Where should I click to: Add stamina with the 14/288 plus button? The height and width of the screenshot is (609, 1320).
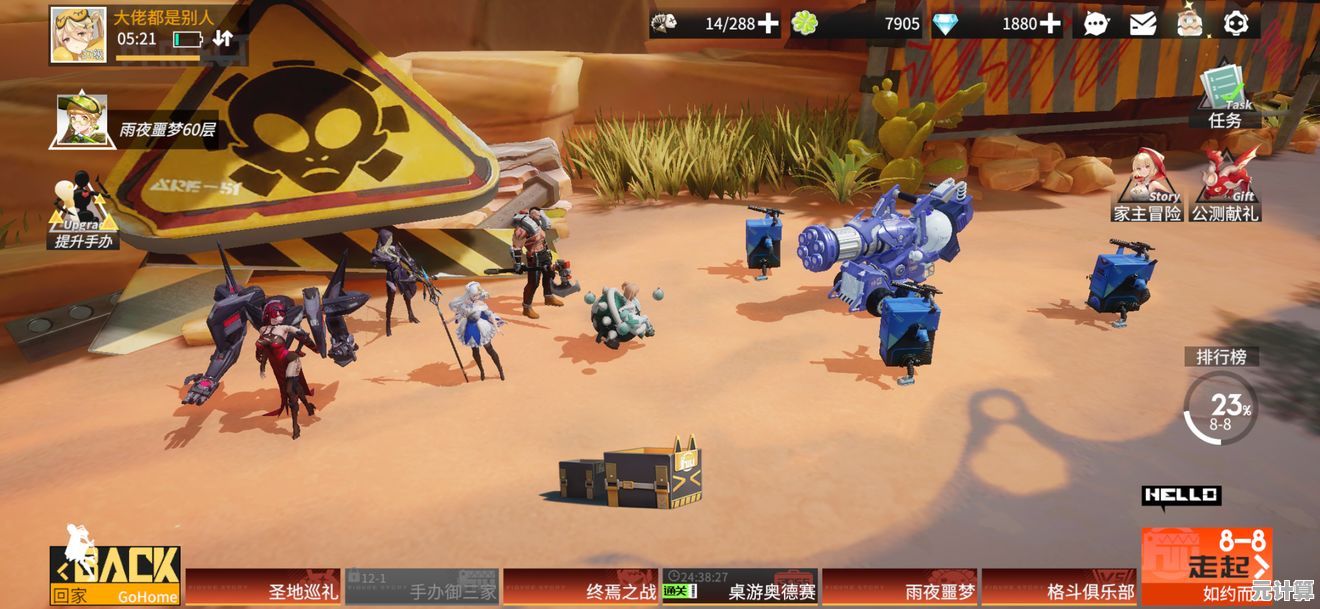767,23
